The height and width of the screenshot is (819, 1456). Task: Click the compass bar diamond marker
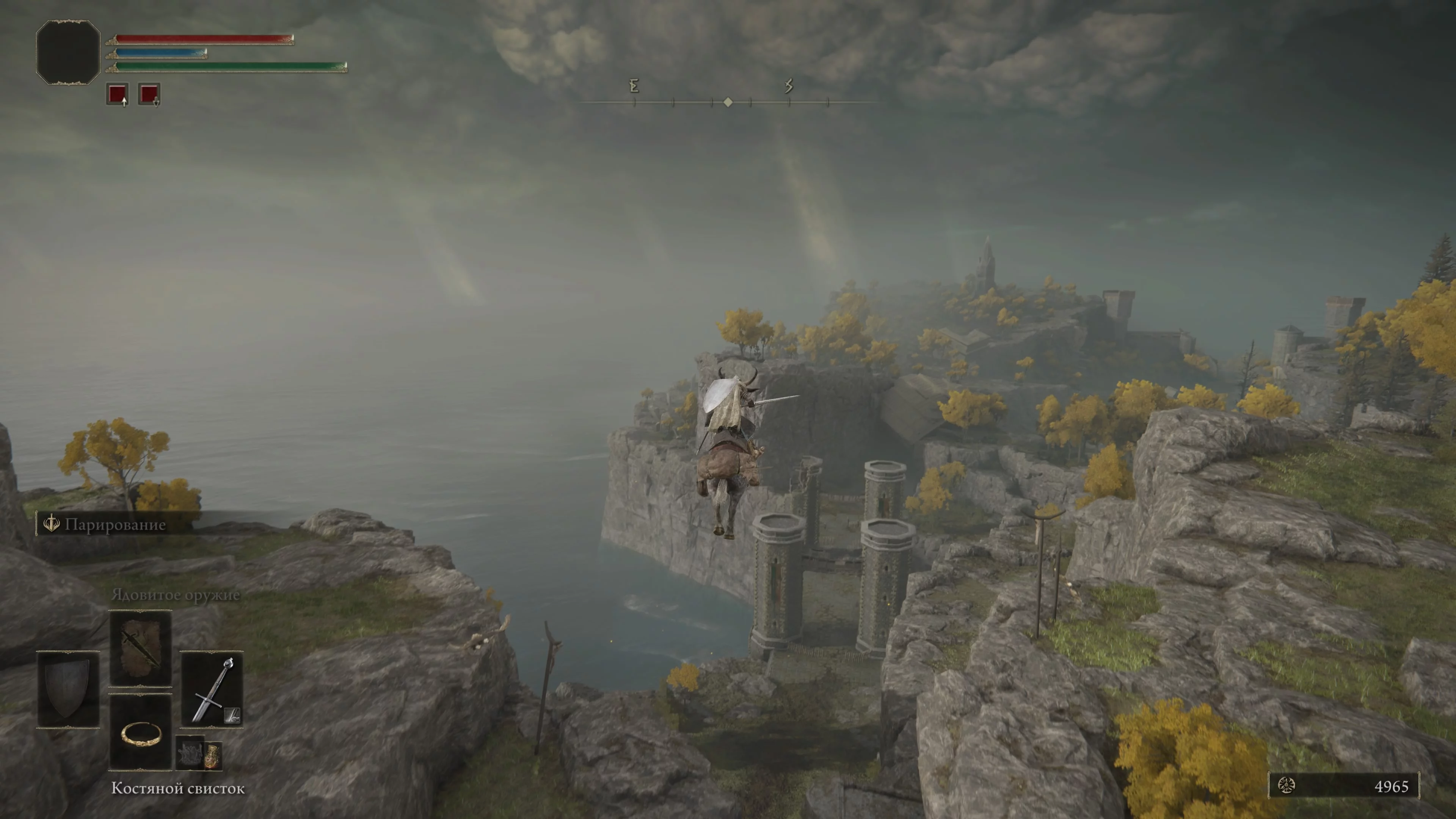[x=728, y=102]
